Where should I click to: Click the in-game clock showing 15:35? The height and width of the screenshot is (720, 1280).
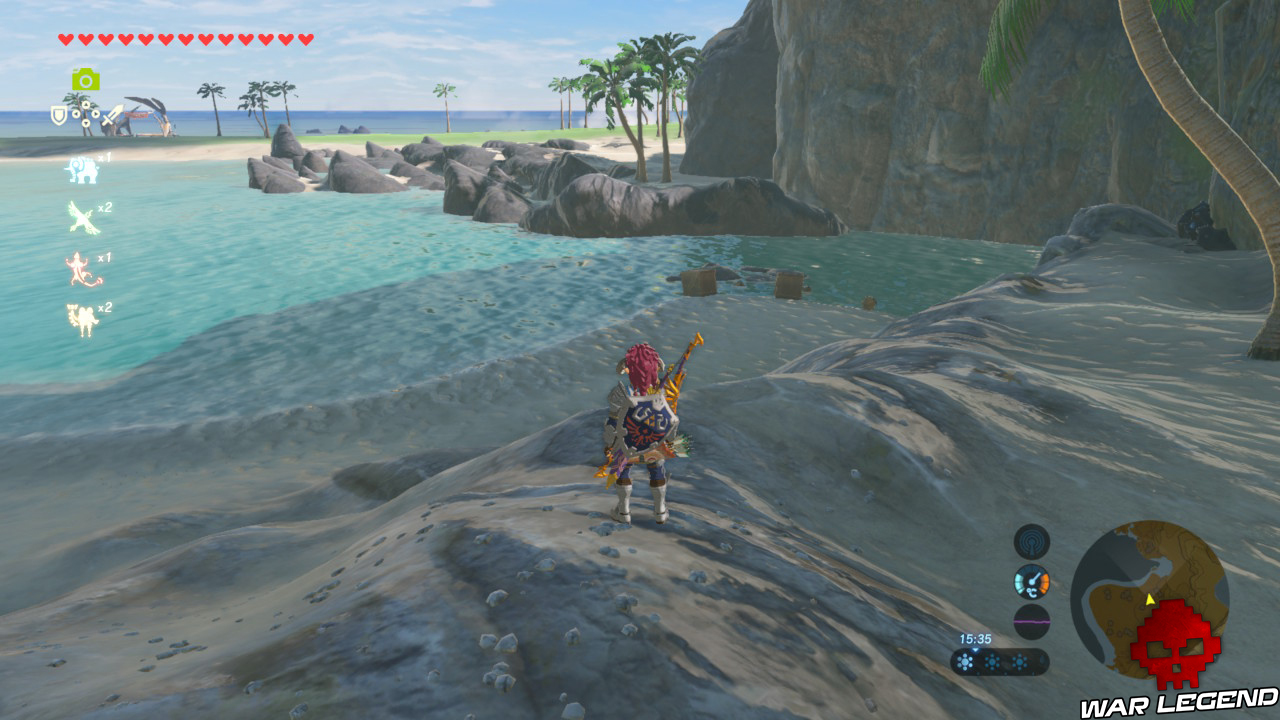pyautogui.click(x=975, y=637)
